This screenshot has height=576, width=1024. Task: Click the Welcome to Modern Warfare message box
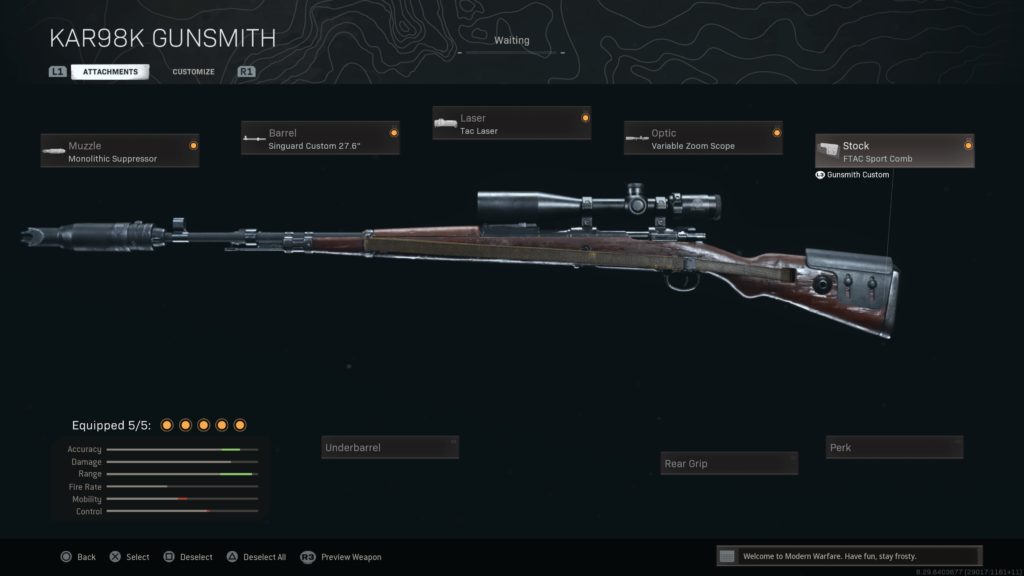pos(849,556)
